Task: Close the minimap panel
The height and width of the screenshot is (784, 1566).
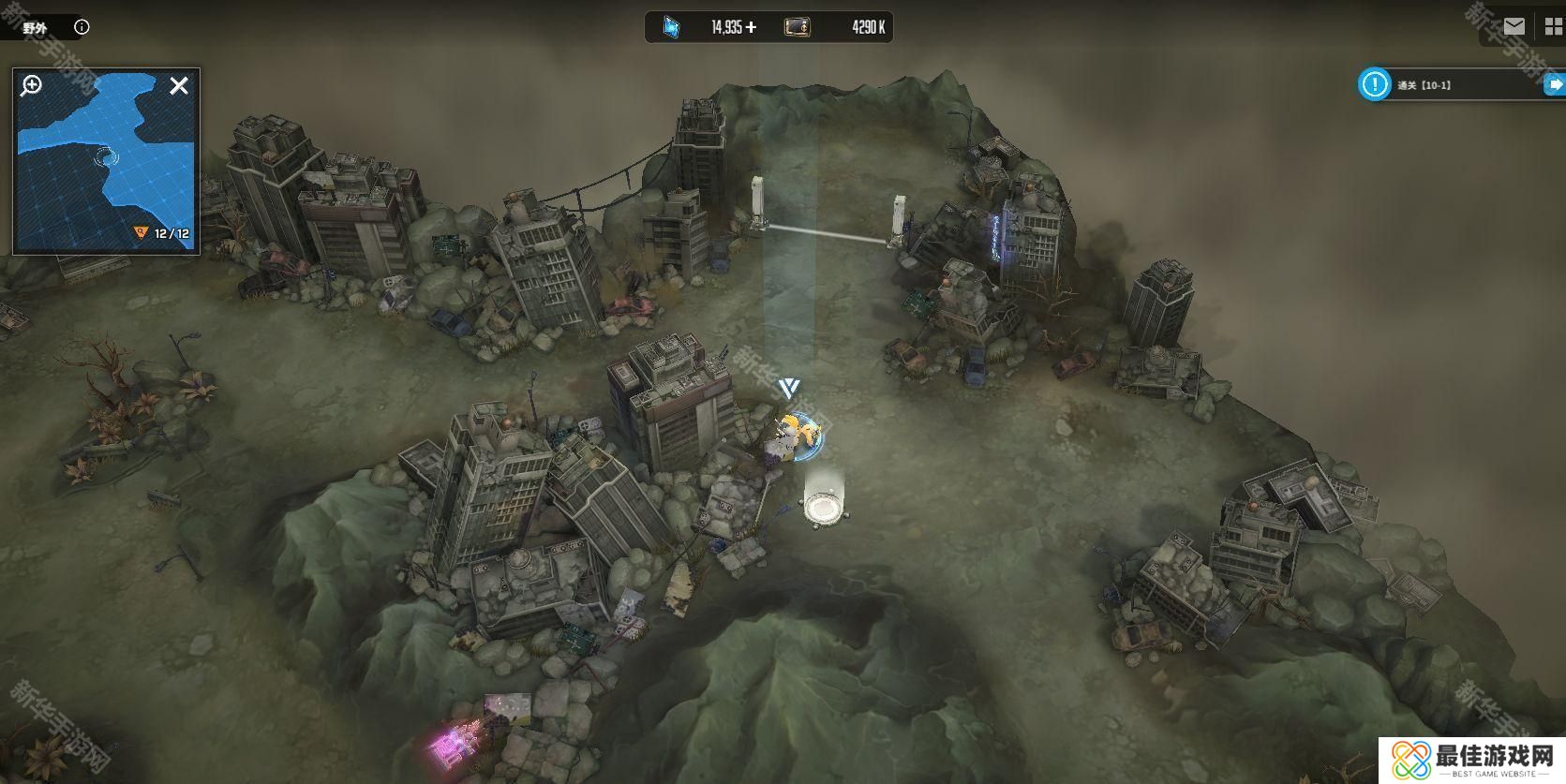Action: pyautogui.click(x=179, y=86)
